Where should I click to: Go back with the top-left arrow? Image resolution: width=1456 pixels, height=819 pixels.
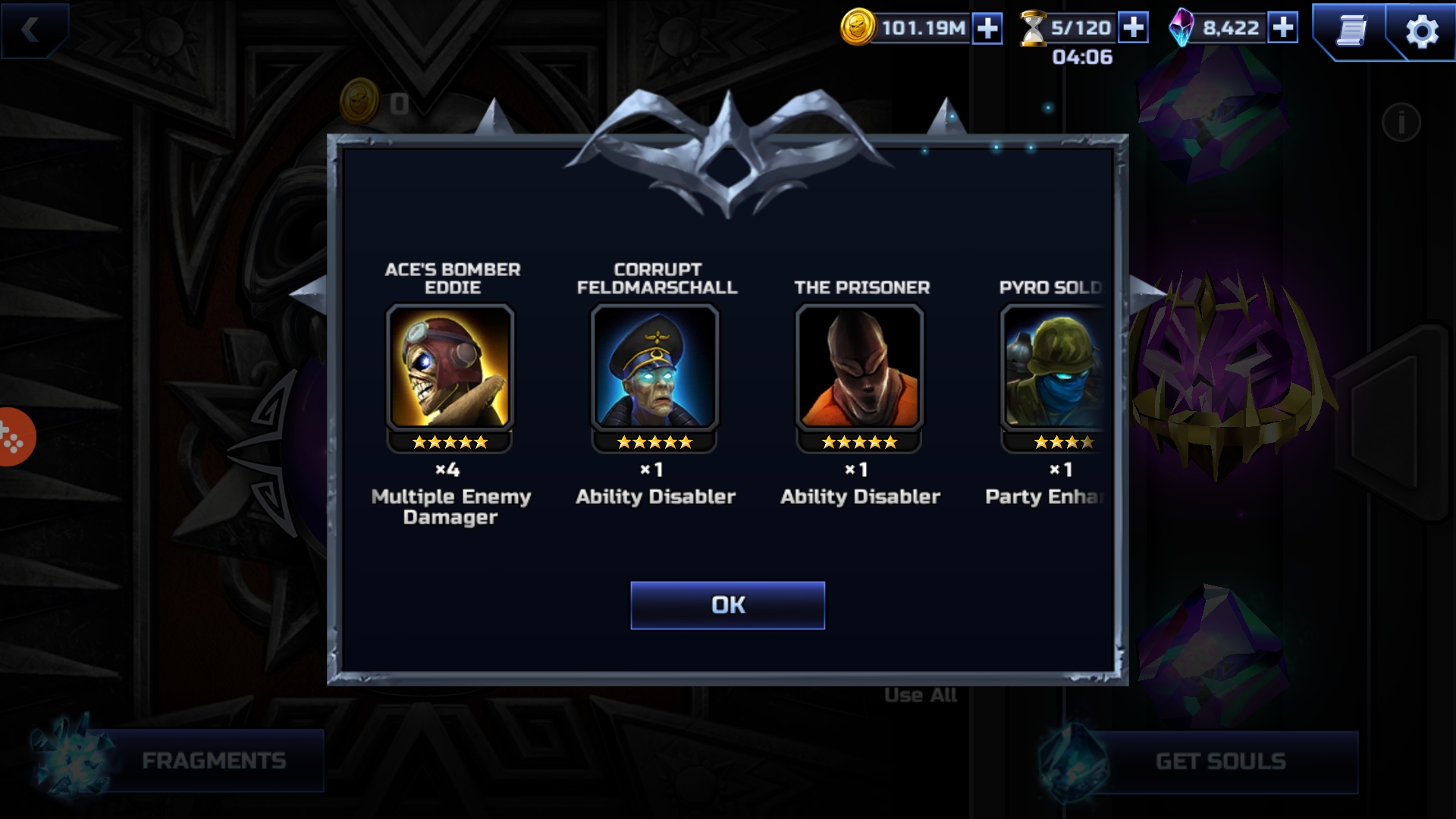(32, 30)
